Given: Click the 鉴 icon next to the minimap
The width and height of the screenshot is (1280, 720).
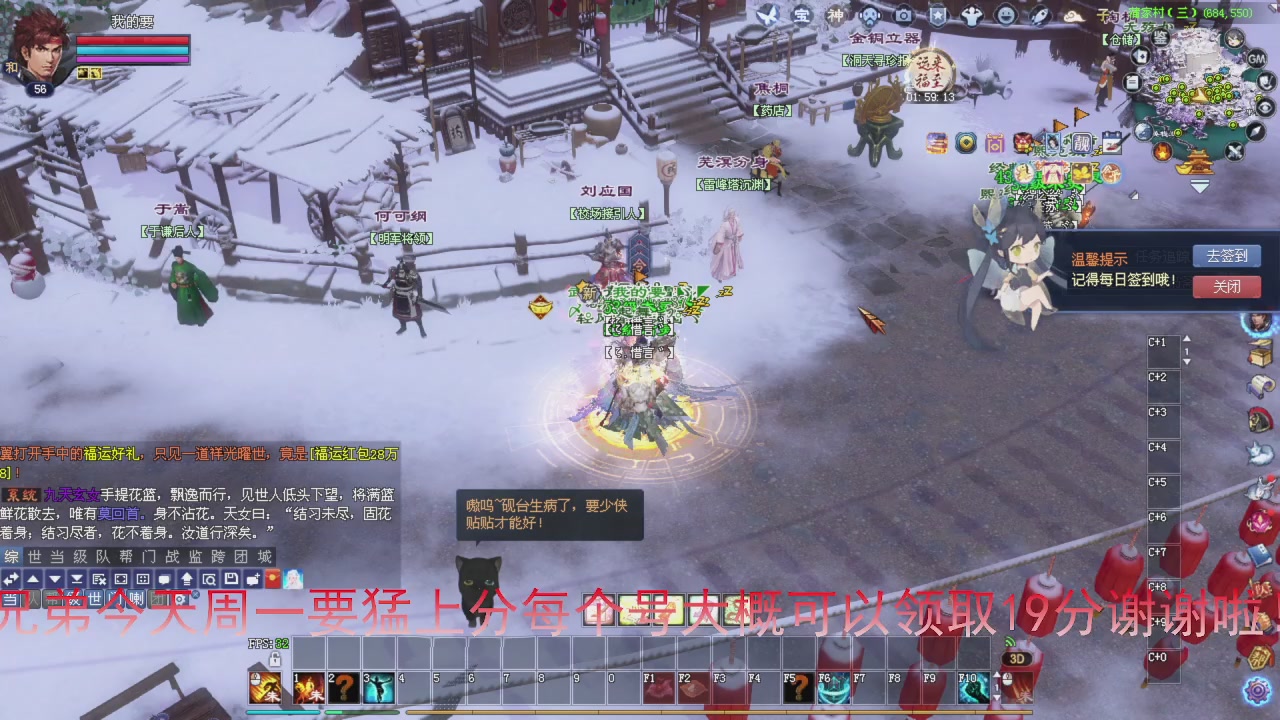Looking at the screenshot, I should 1163,39.
